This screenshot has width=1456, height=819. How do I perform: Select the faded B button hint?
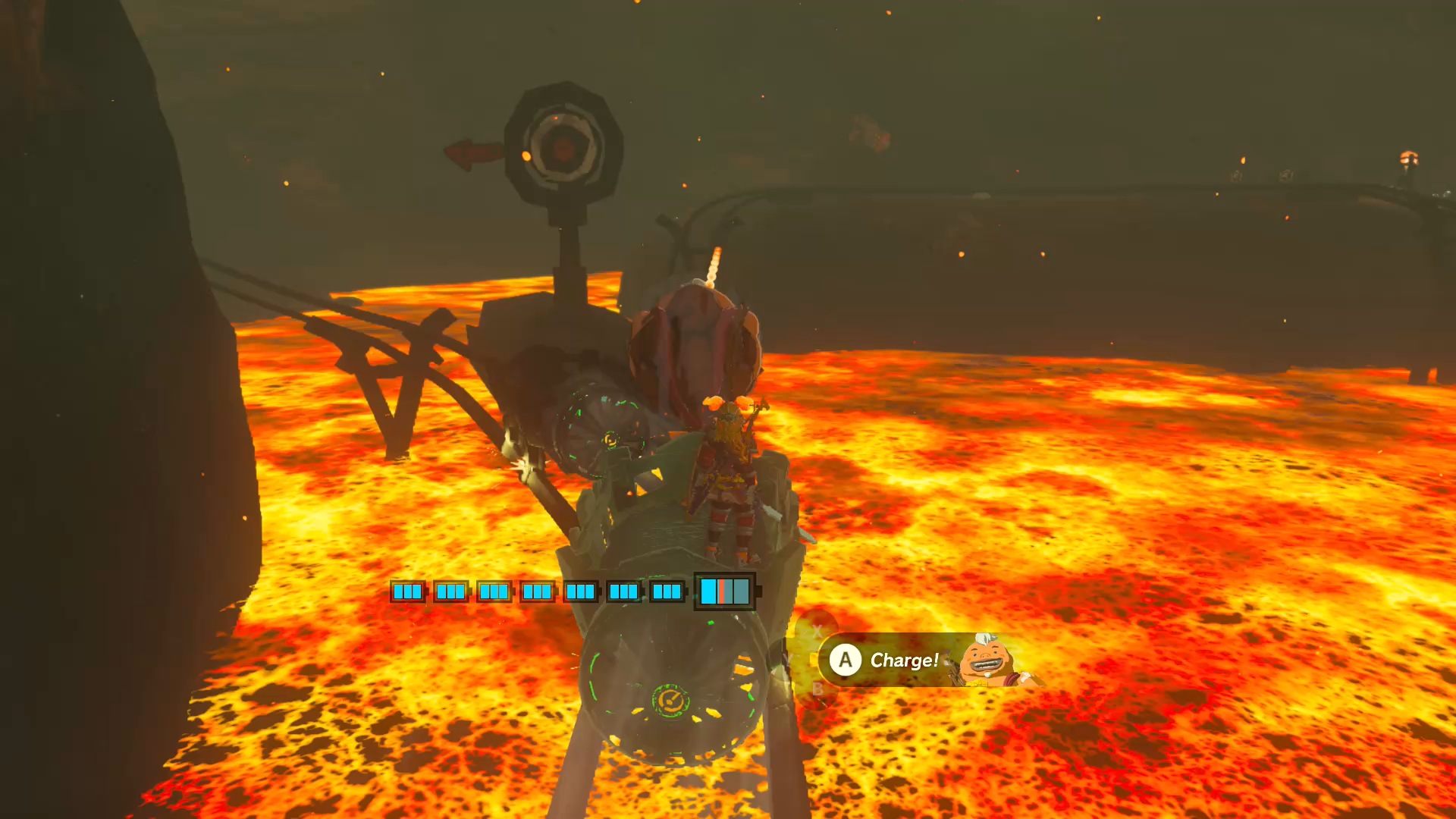817,690
